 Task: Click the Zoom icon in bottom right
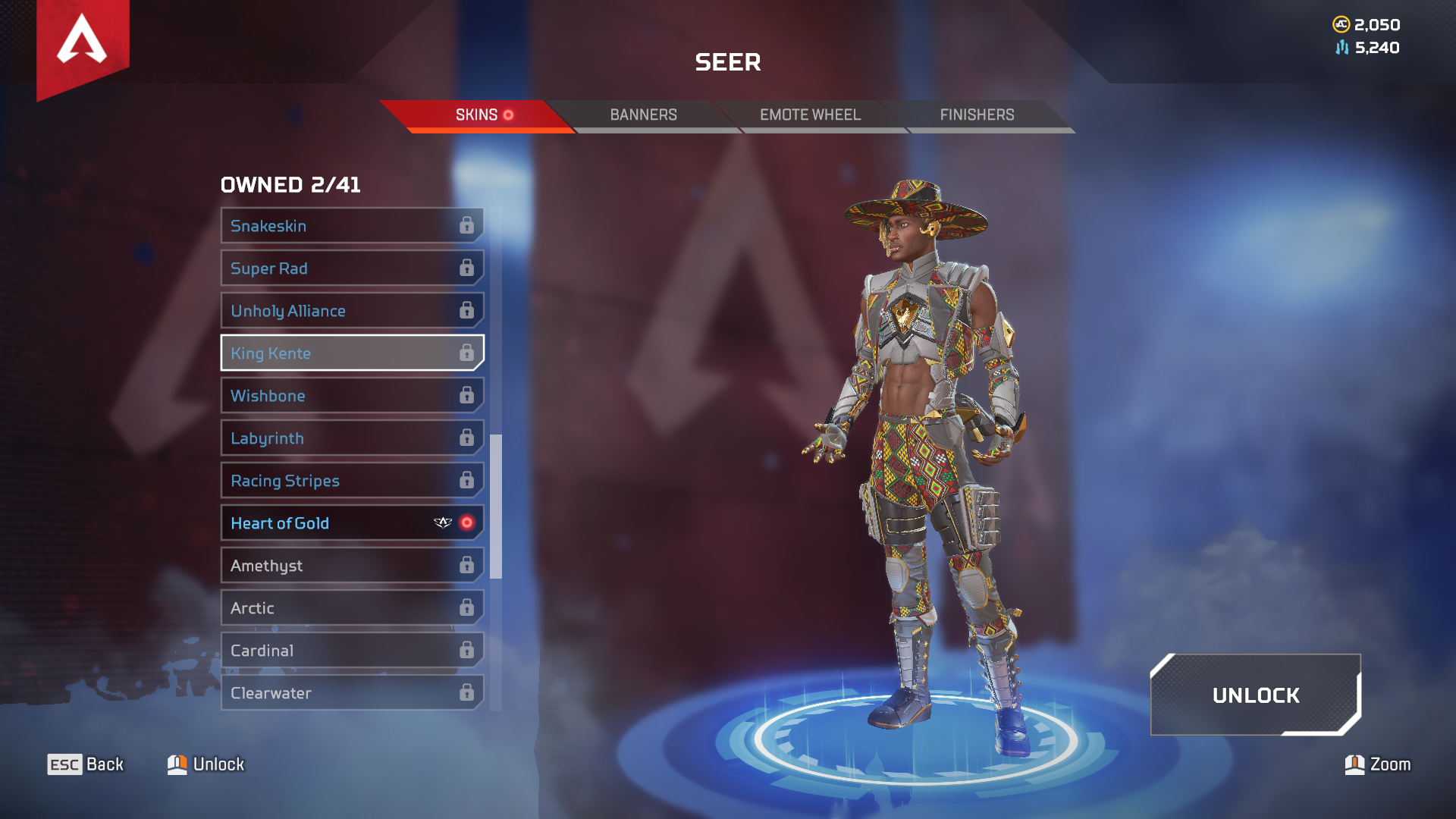(x=1357, y=764)
